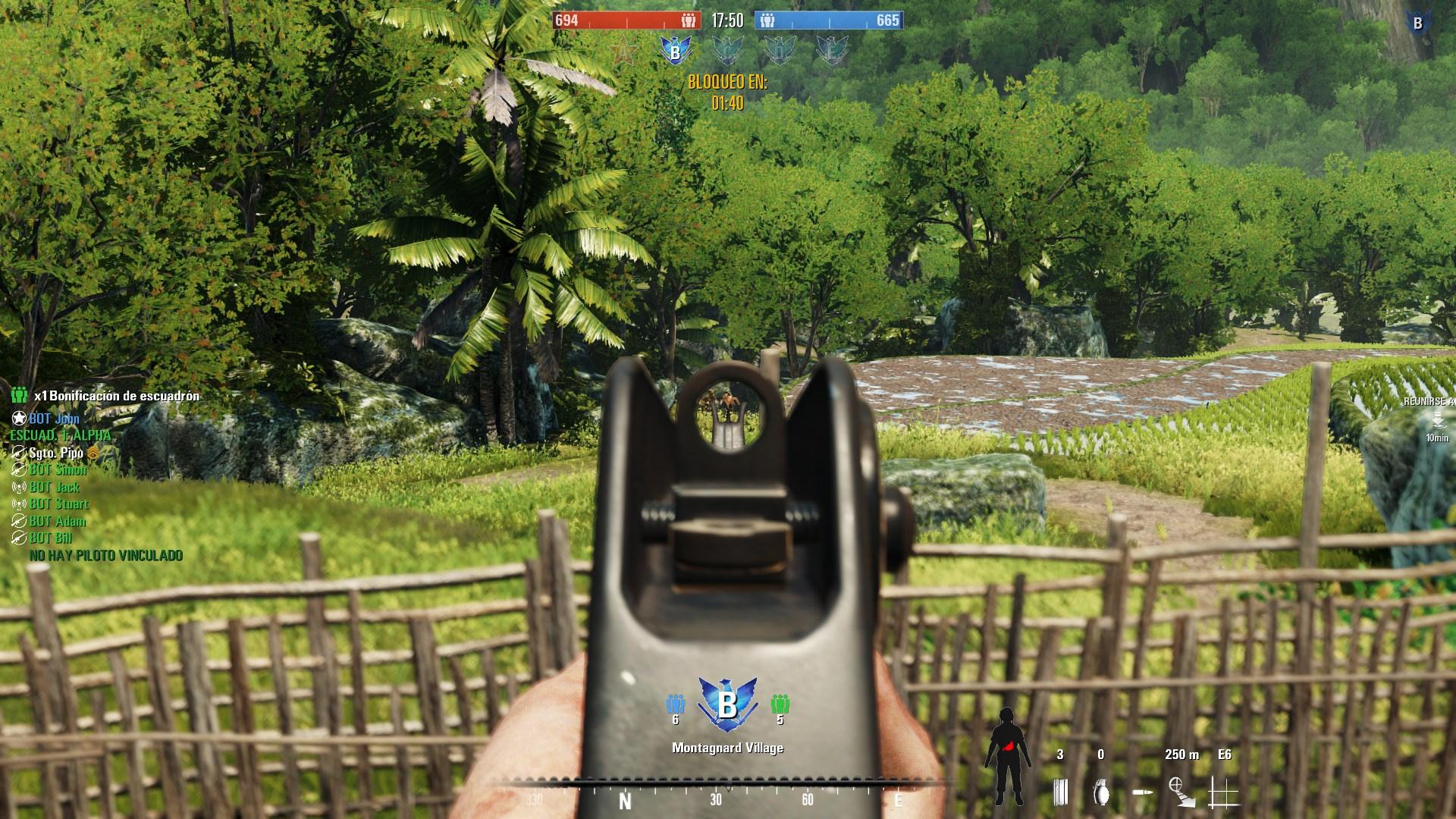The image size is (1456, 819).
Task: Click the B badge above Montagnard Village
Action: point(726,704)
